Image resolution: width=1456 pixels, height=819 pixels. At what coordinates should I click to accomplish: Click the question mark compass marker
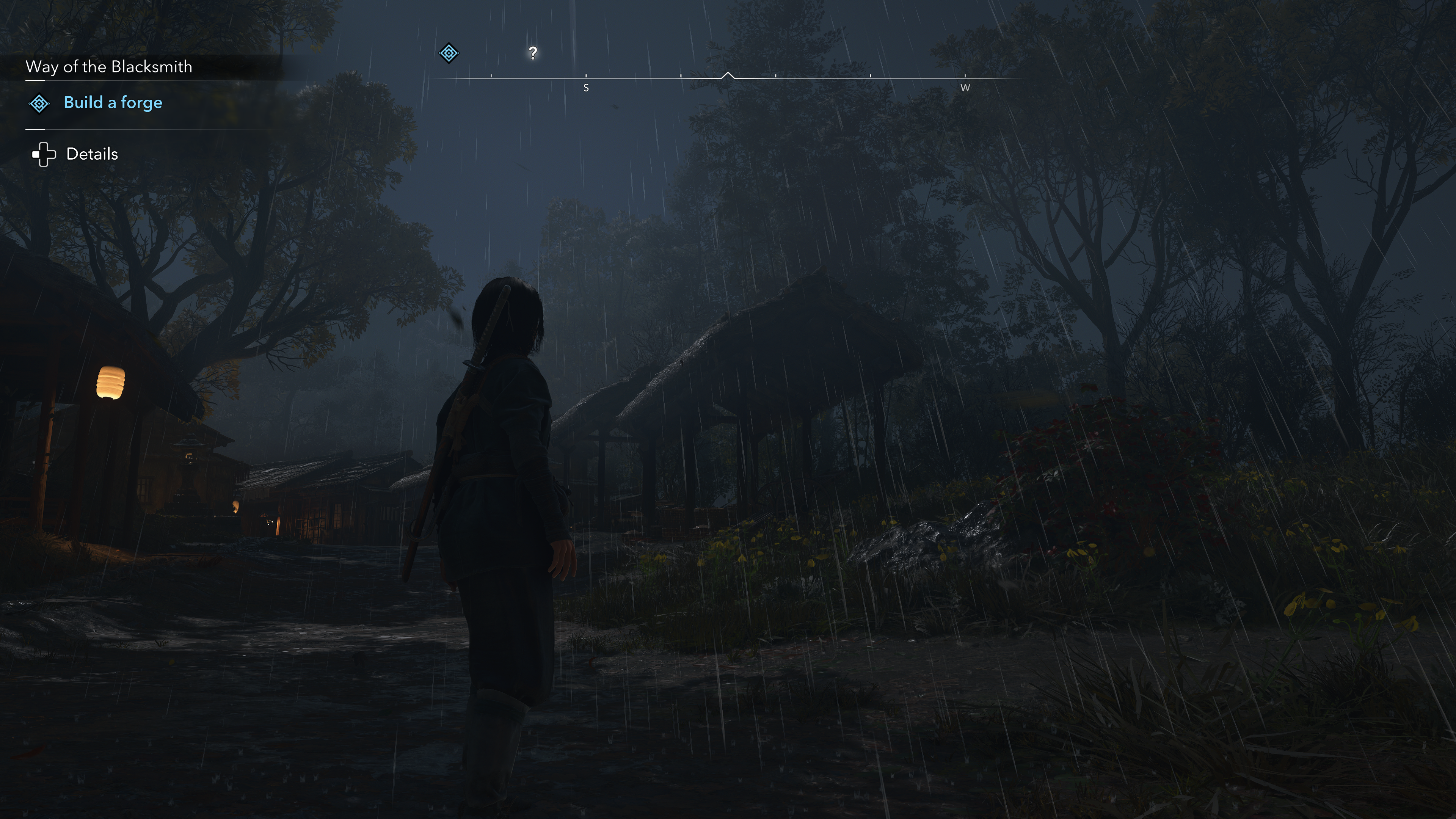pos(532,53)
